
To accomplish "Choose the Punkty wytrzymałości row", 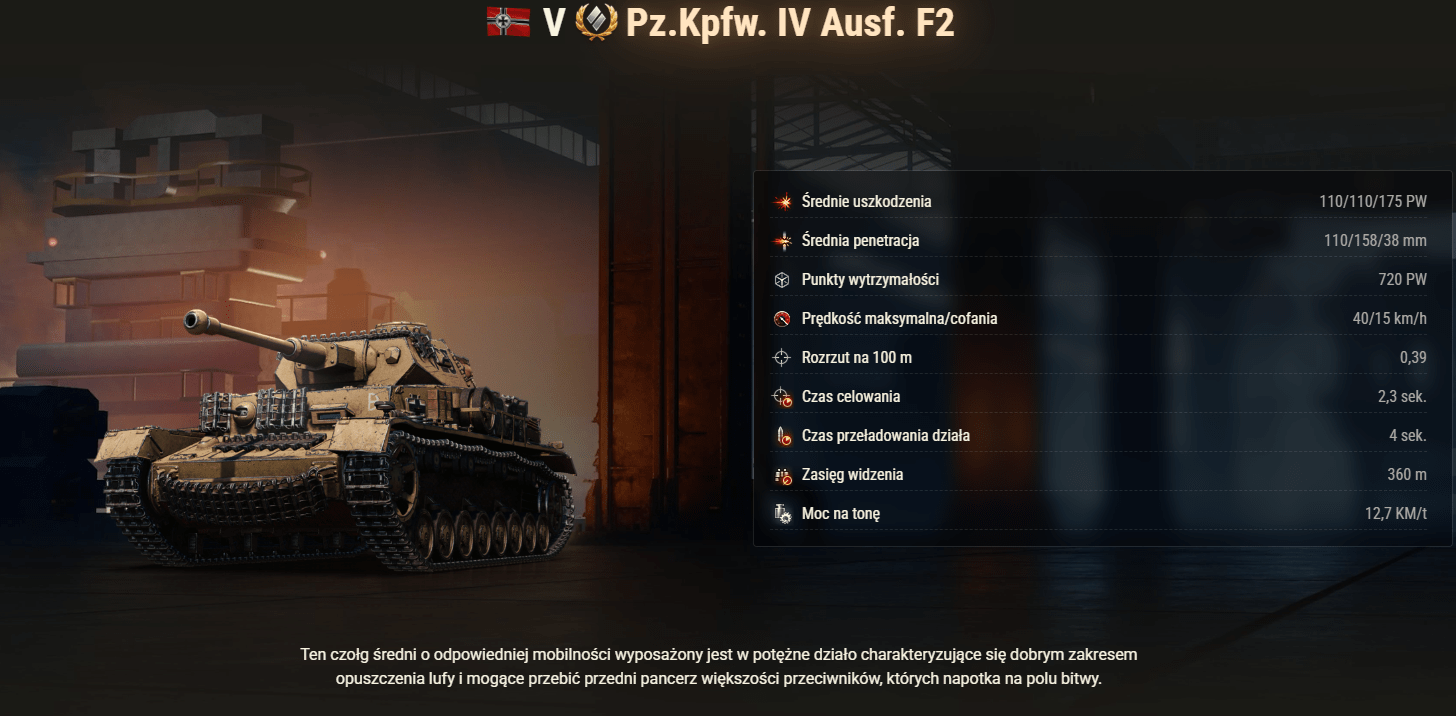I will (1100, 280).
